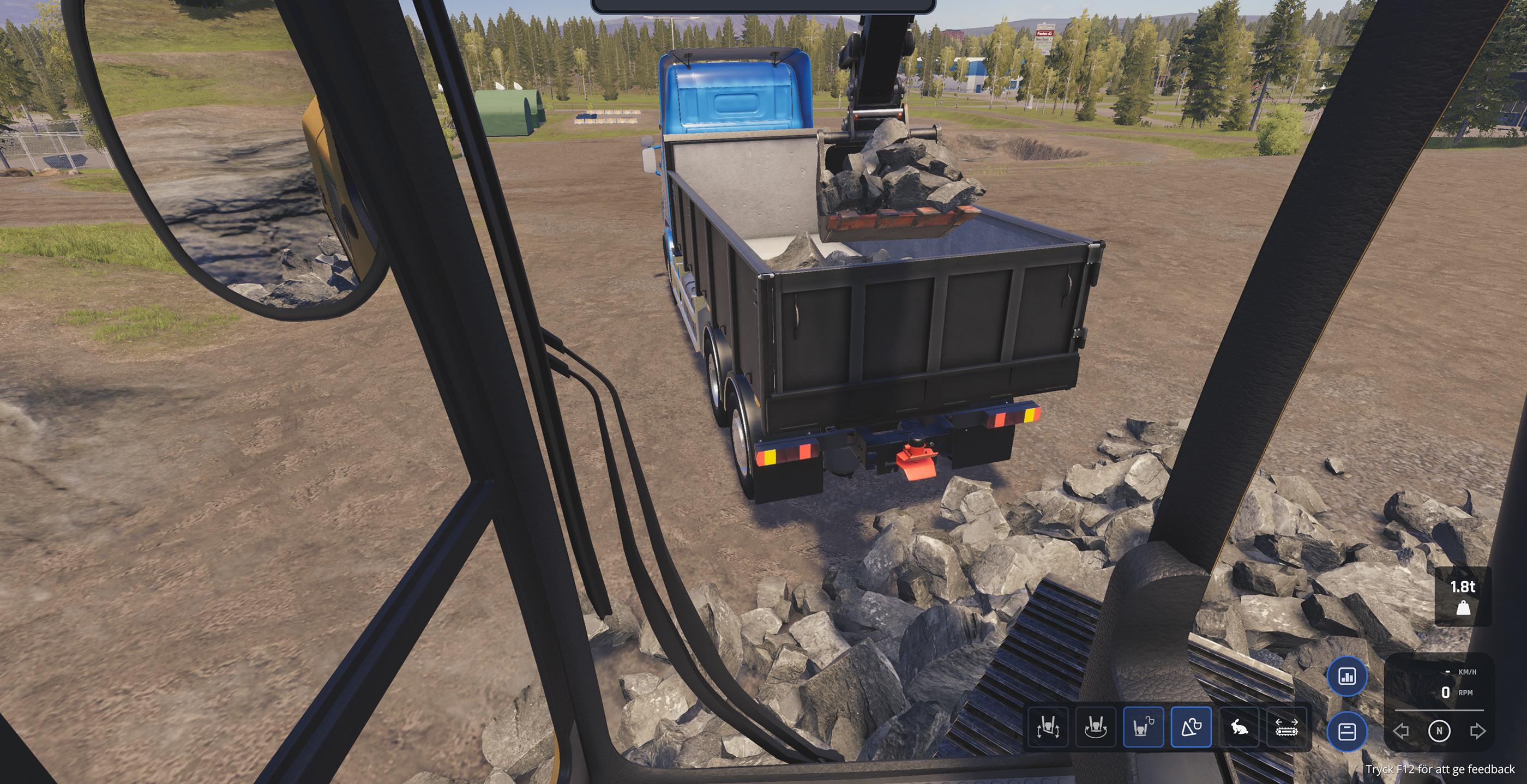Image resolution: width=1527 pixels, height=784 pixels.
Task: Toggle the seat with unlocked padlock icon
Action: [1144, 727]
